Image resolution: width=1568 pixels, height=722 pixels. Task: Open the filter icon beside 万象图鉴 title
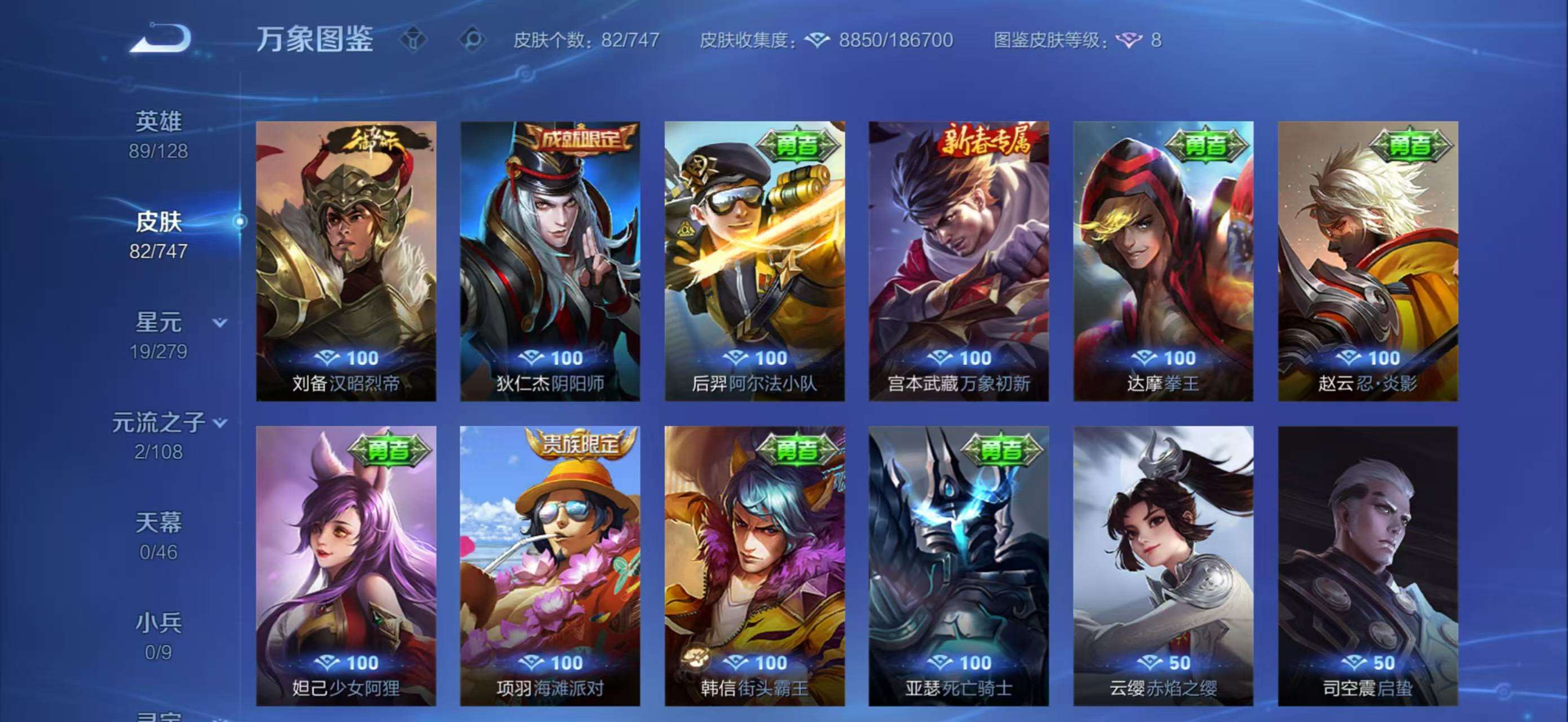tap(414, 41)
